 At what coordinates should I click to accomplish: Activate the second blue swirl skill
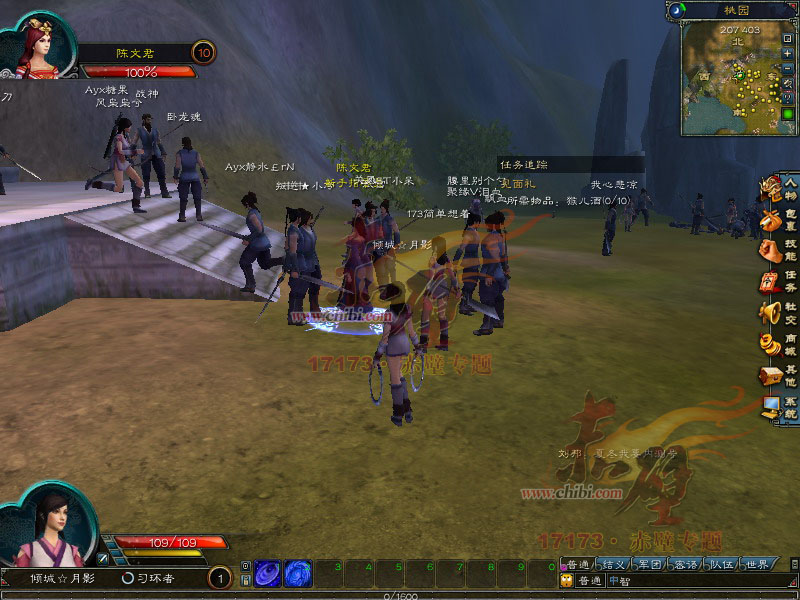tap(298, 573)
